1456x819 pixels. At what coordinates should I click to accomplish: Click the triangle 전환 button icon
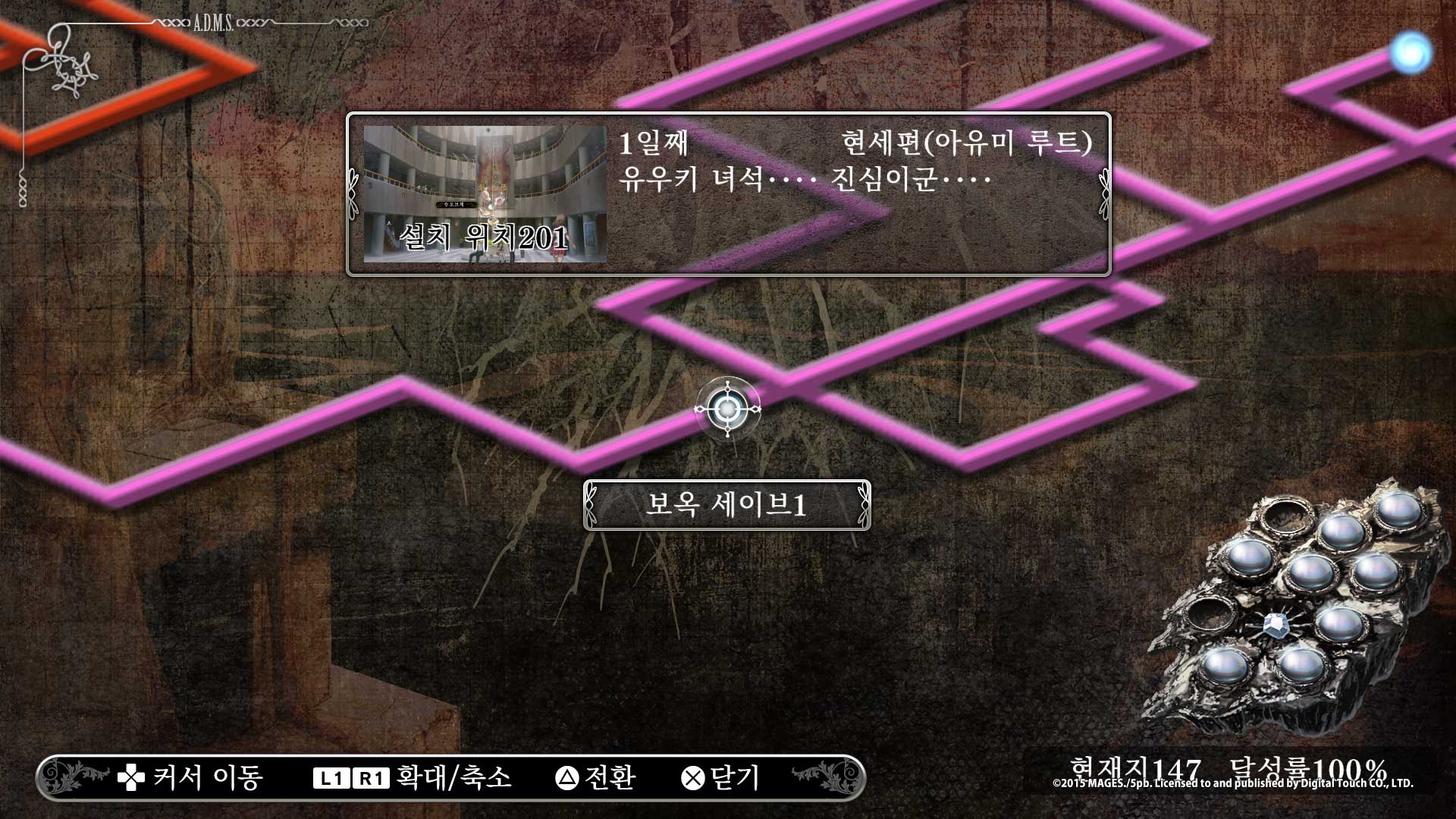coord(568,776)
